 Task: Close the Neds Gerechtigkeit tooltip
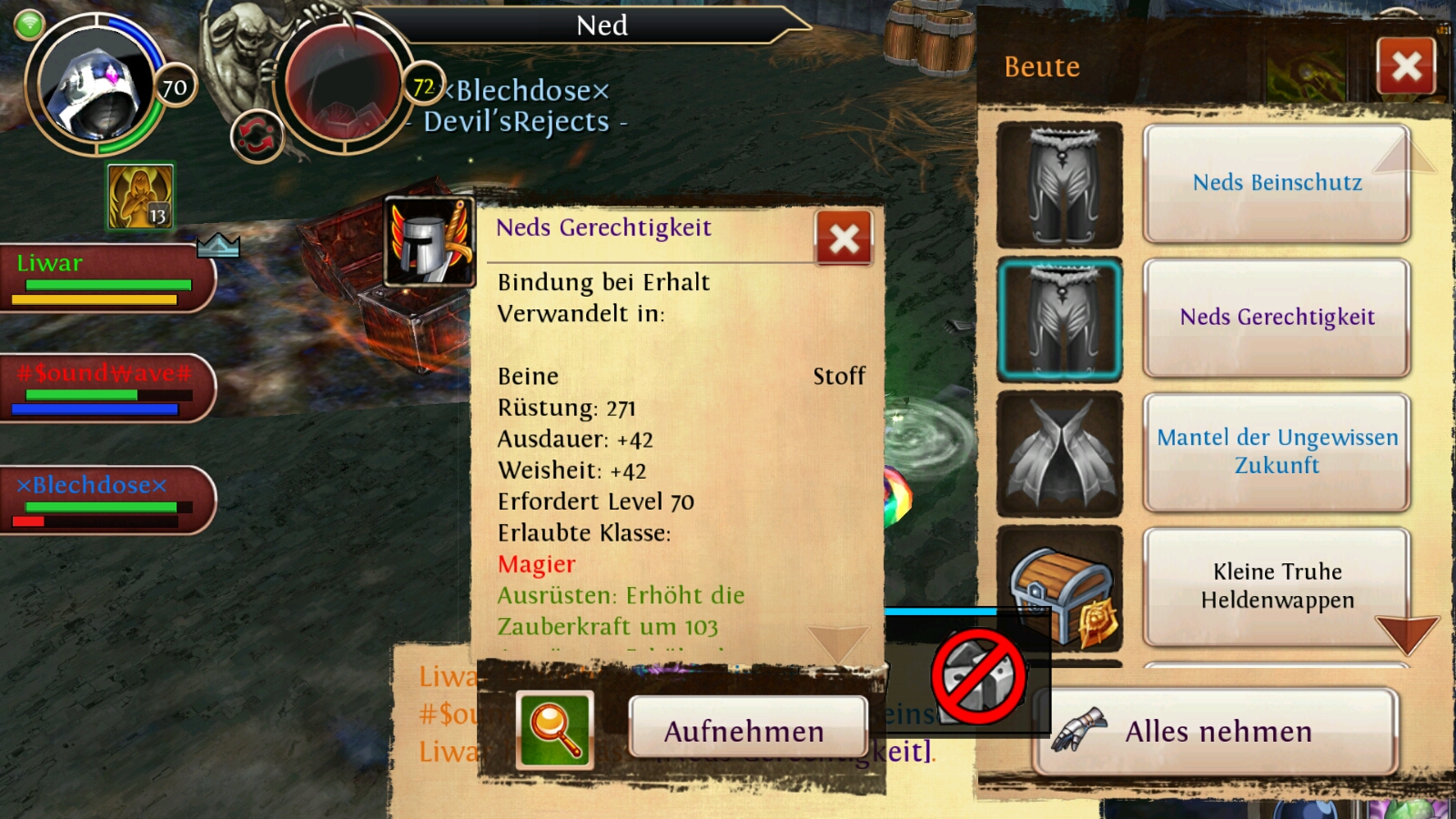[x=844, y=238]
